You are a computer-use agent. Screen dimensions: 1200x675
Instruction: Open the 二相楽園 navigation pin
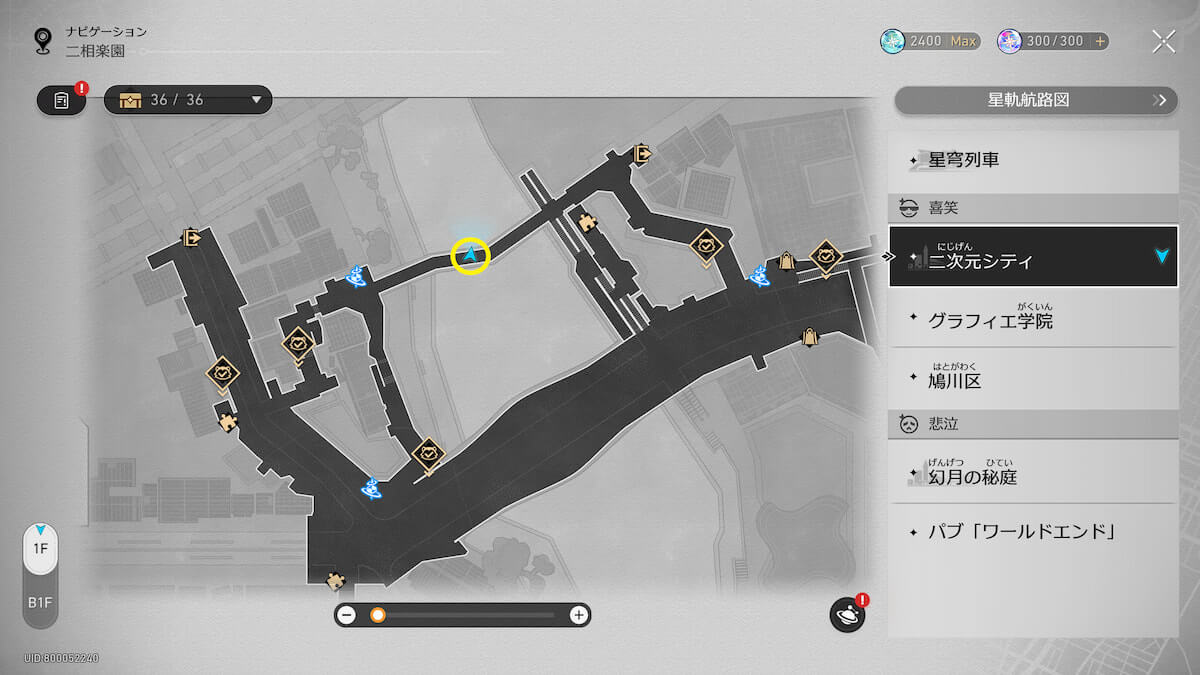[x=43, y=40]
